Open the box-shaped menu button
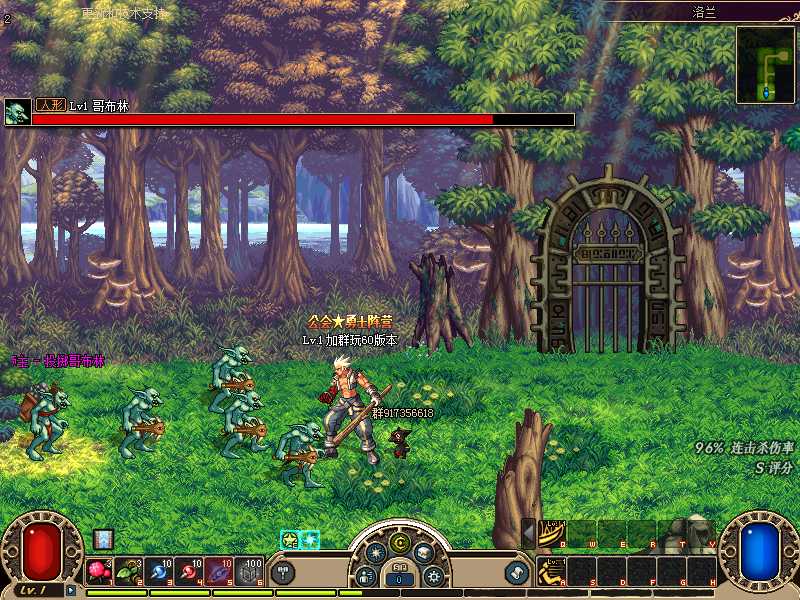The width and height of the screenshot is (800, 600). tap(424, 552)
